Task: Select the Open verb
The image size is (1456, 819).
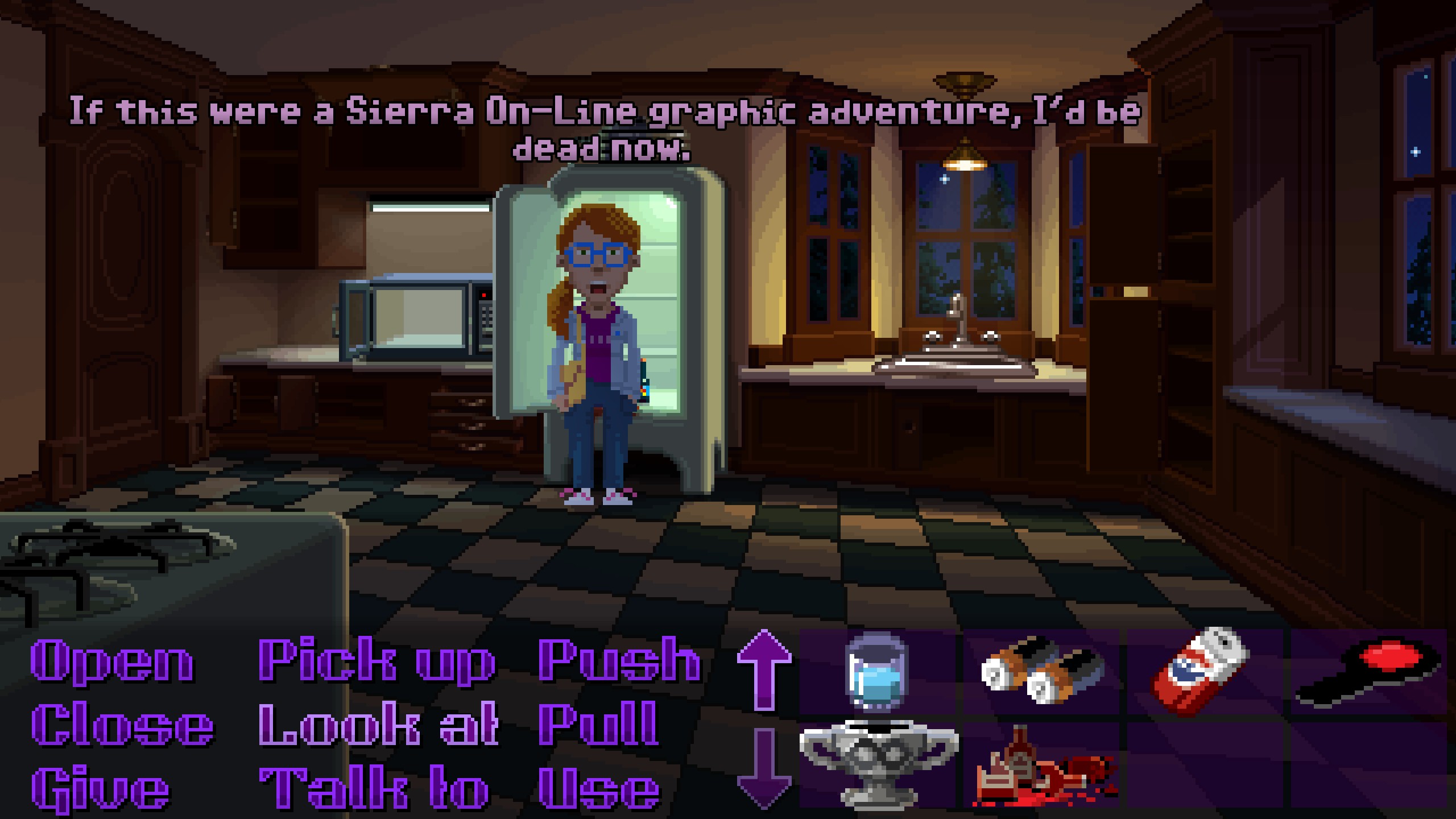Action: [x=112, y=660]
